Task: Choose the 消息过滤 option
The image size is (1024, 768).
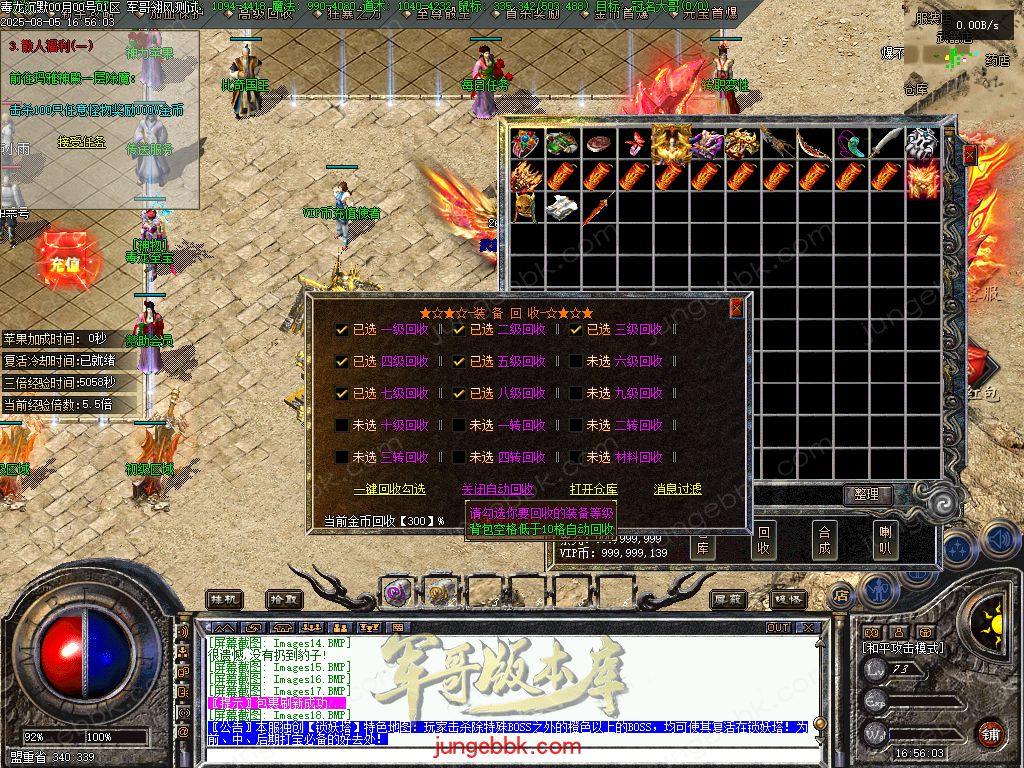Action: [x=677, y=489]
